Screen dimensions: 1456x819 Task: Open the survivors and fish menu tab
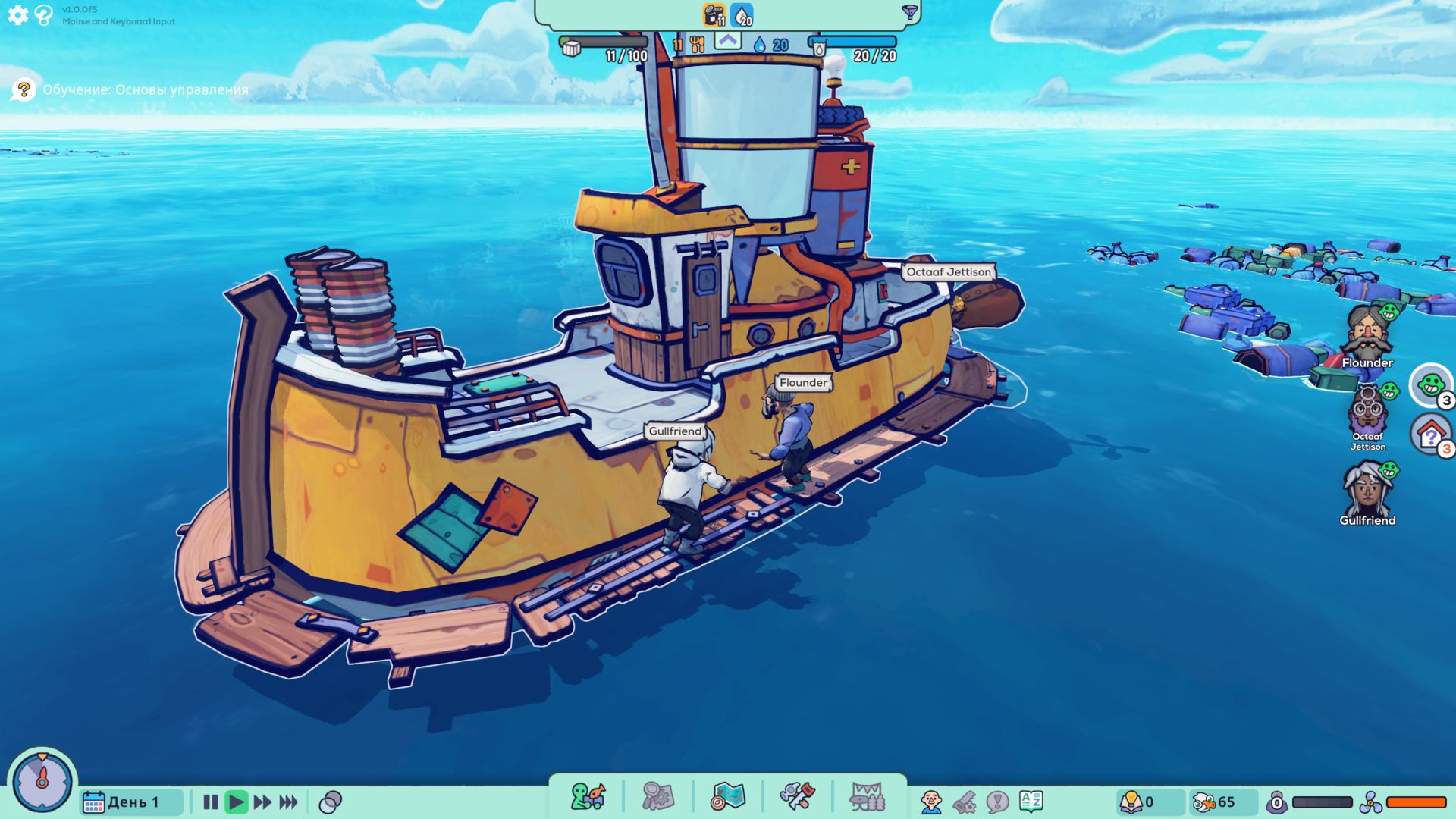click(x=588, y=797)
